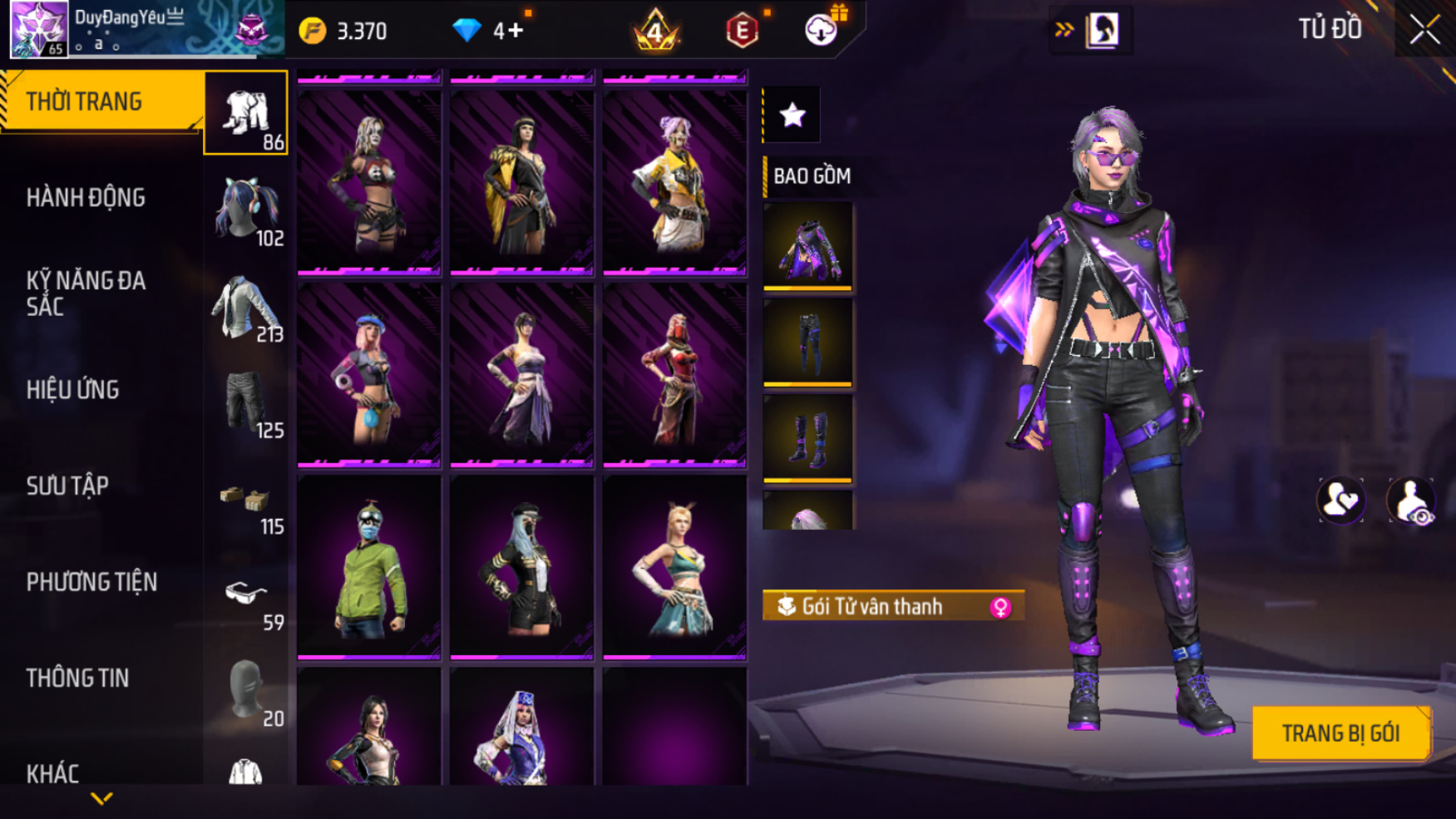Switch to the Hành Động category
Image resolution: width=1456 pixels, height=819 pixels.
[x=86, y=198]
